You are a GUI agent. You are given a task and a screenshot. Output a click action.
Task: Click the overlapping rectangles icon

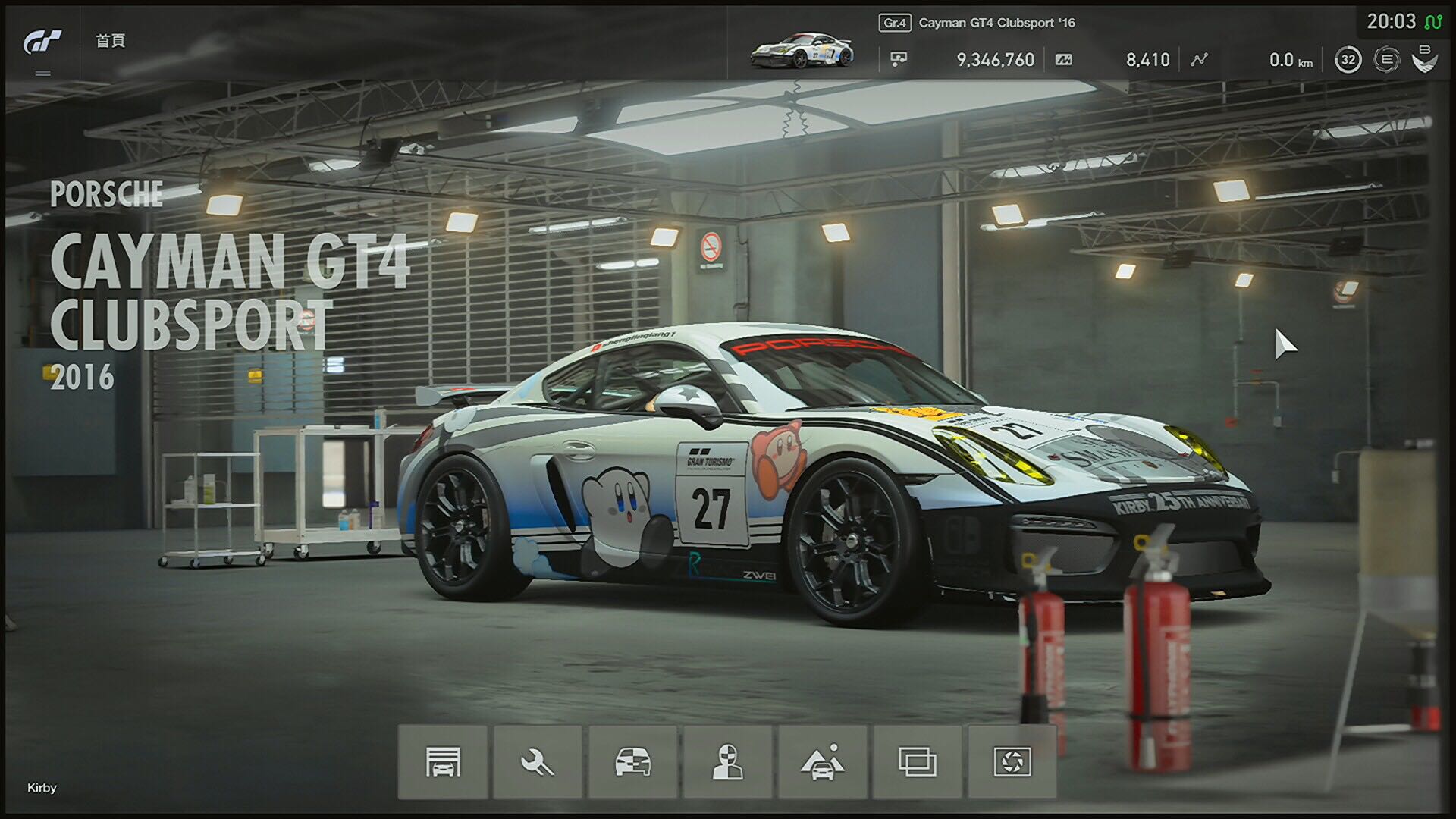[917, 761]
